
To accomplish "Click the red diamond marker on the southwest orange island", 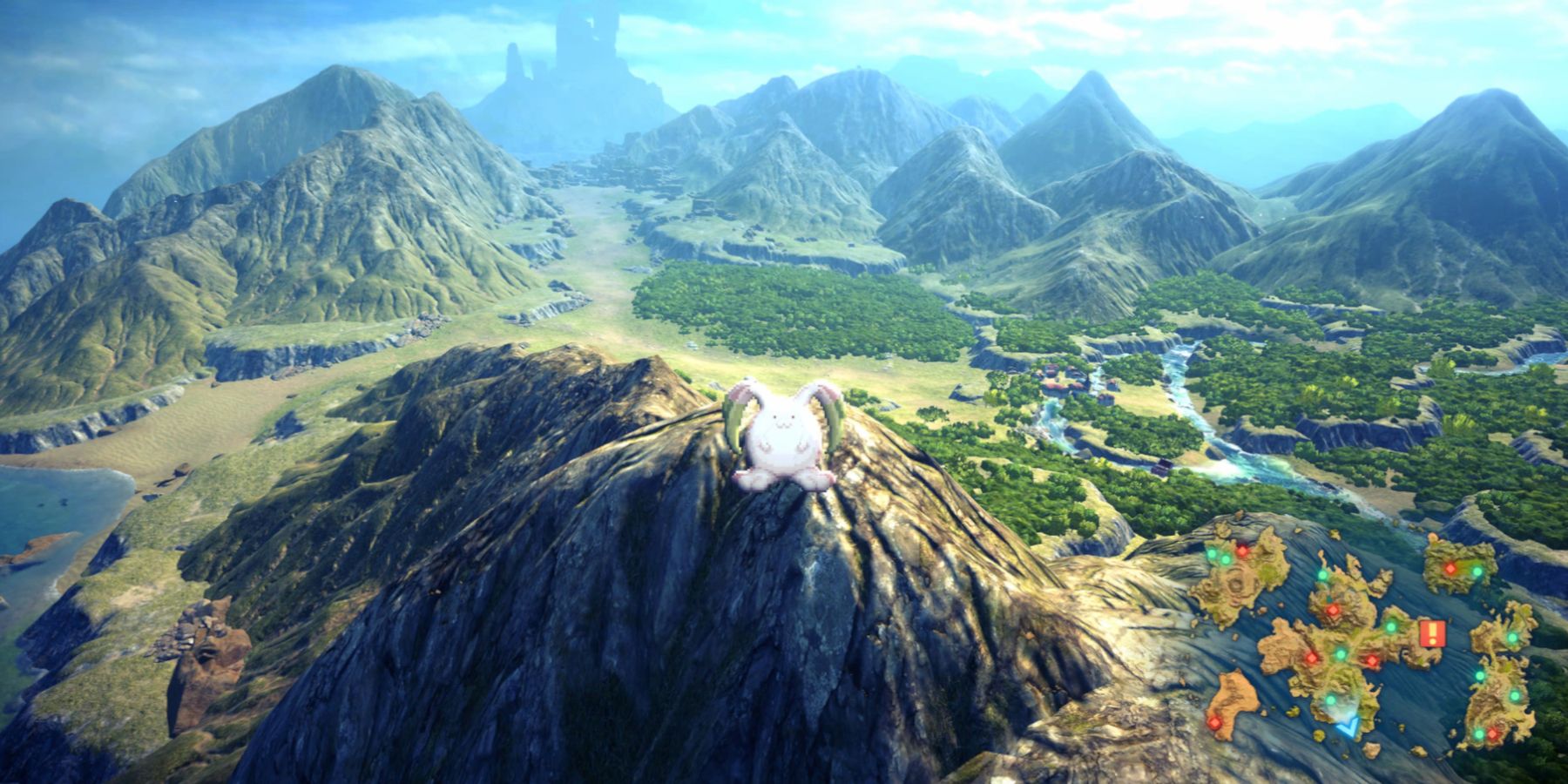I will [1214, 723].
